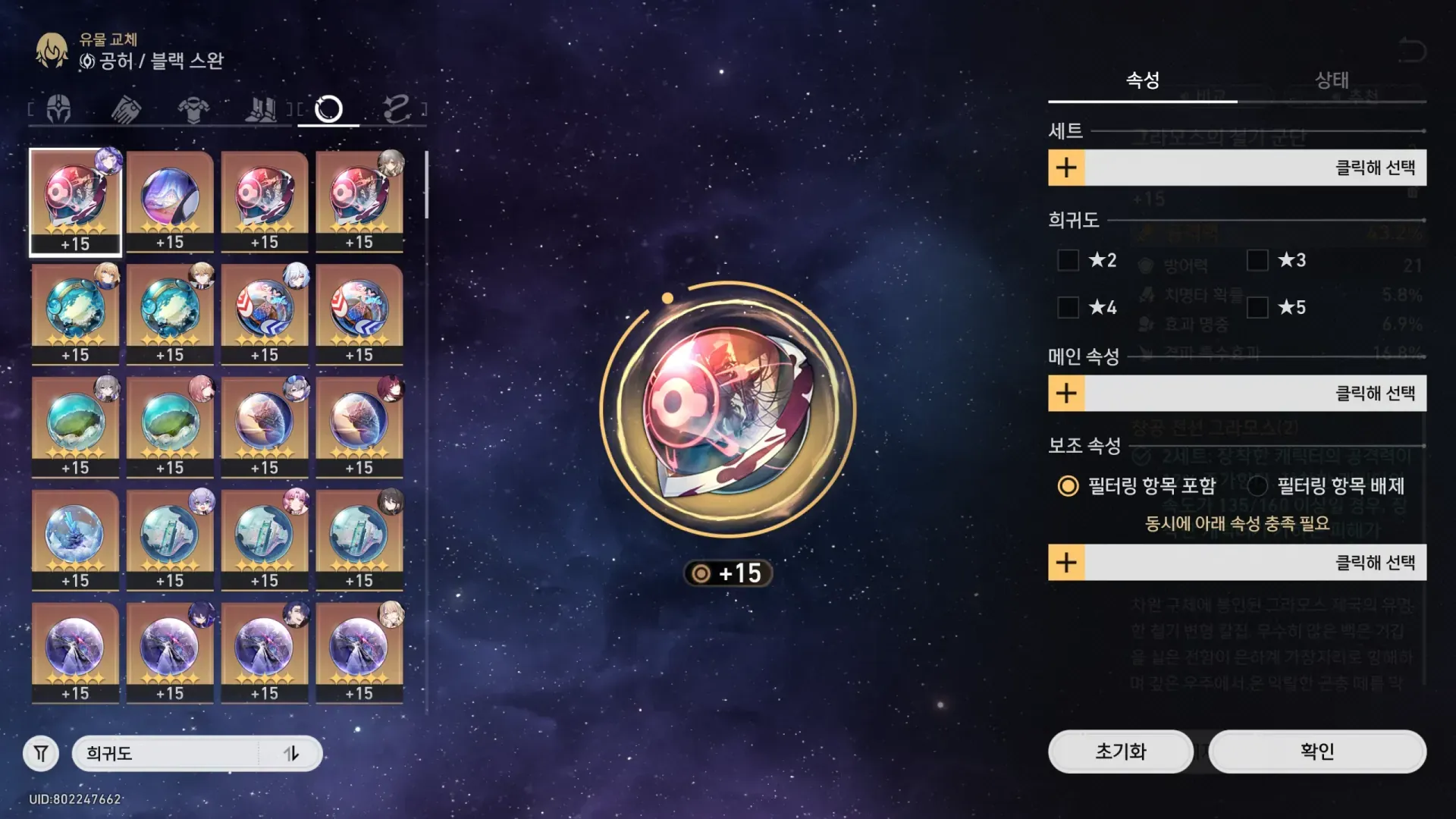Toggle the ★5 rarity checkbox

(x=1257, y=307)
